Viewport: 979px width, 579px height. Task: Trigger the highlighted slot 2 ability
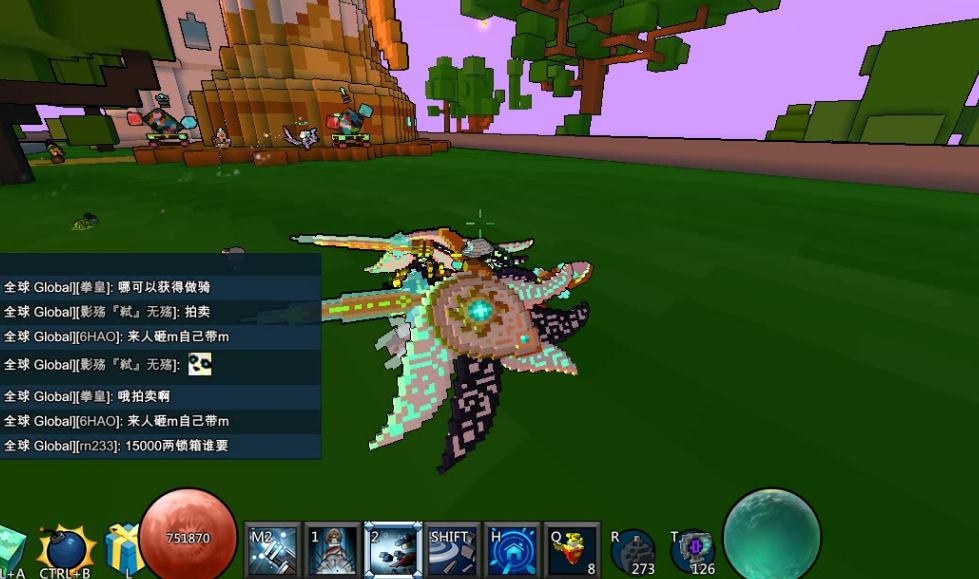click(392, 550)
